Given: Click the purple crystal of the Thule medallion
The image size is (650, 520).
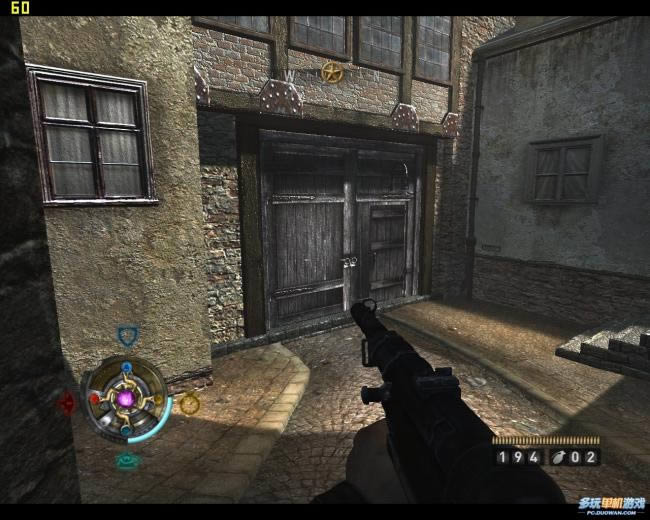Looking at the screenshot, I should point(127,399).
